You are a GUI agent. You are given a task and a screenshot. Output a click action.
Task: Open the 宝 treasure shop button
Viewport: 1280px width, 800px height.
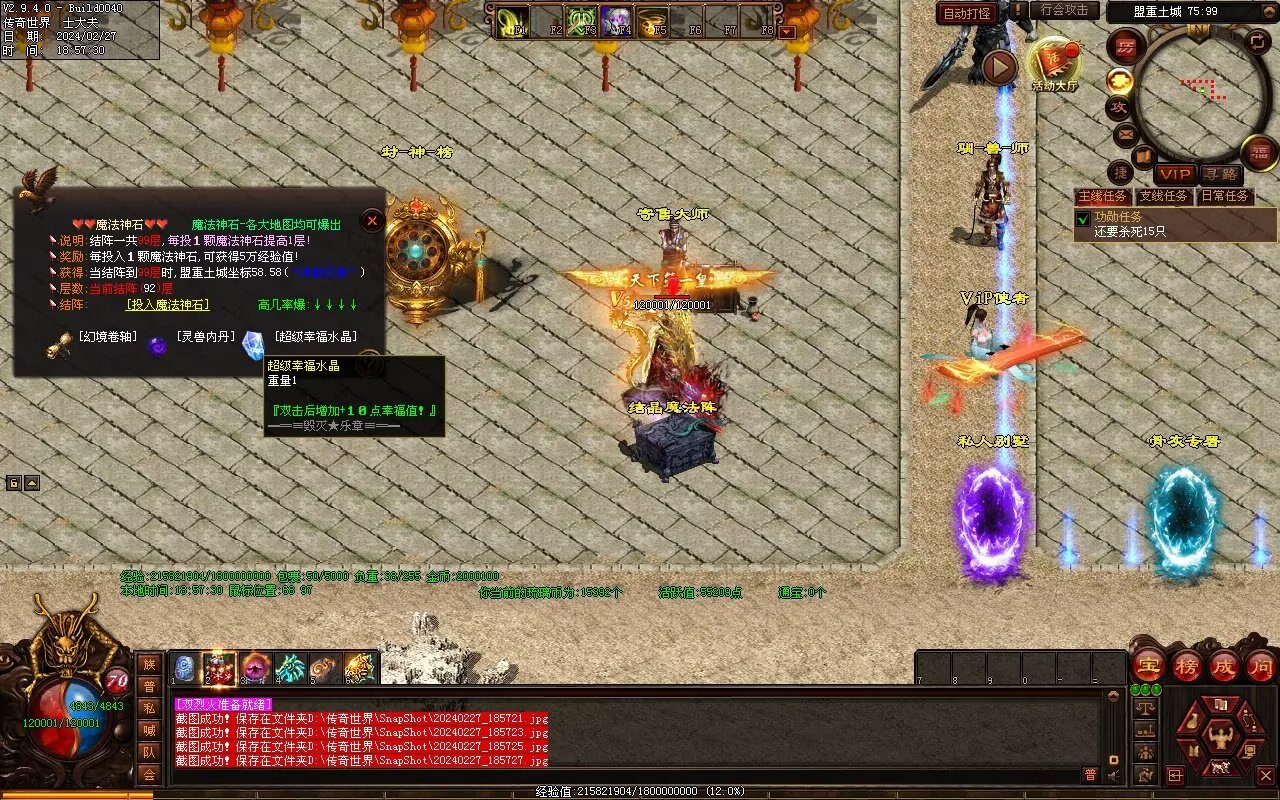(1149, 665)
